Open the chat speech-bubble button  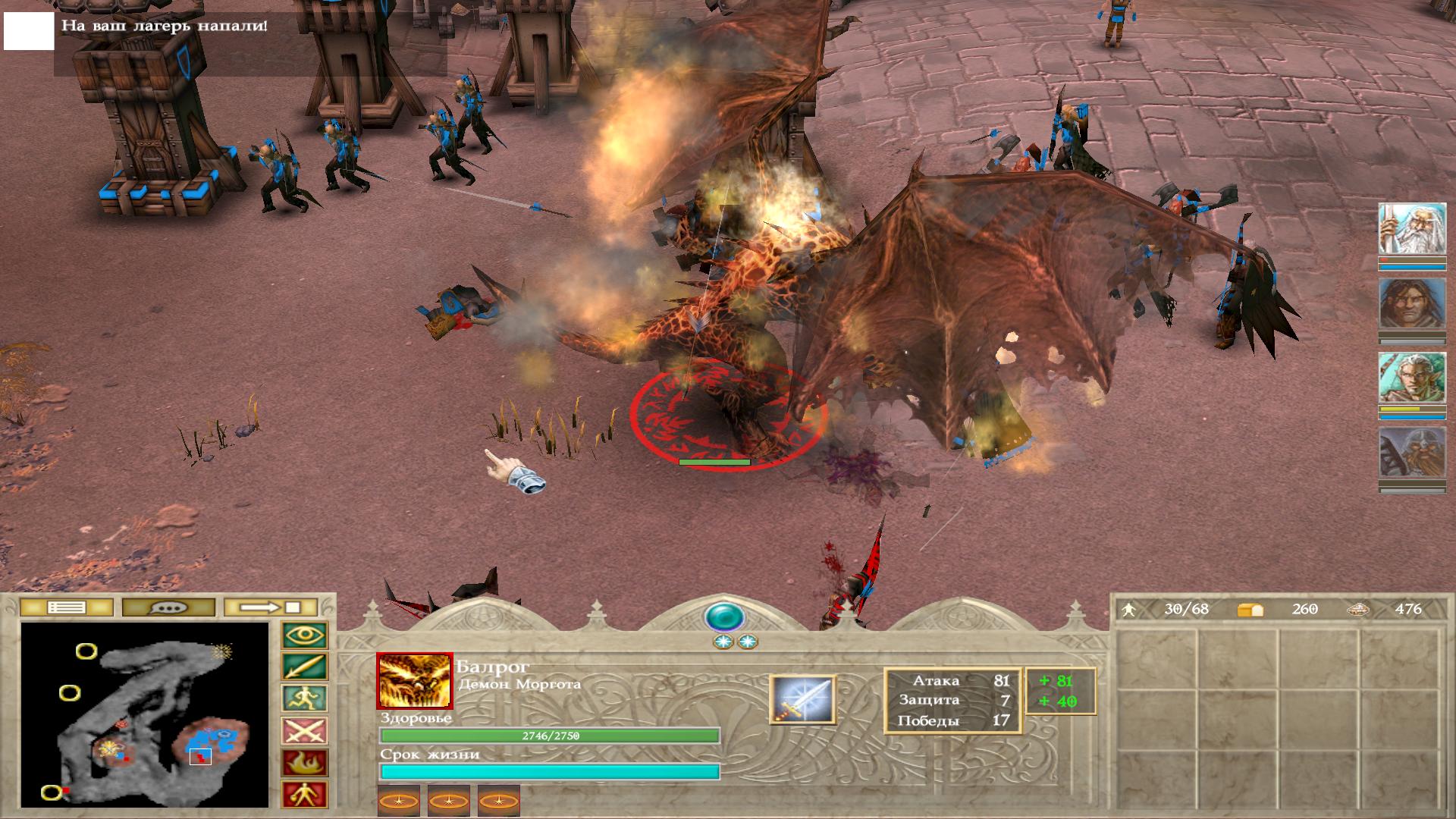[x=168, y=607]
